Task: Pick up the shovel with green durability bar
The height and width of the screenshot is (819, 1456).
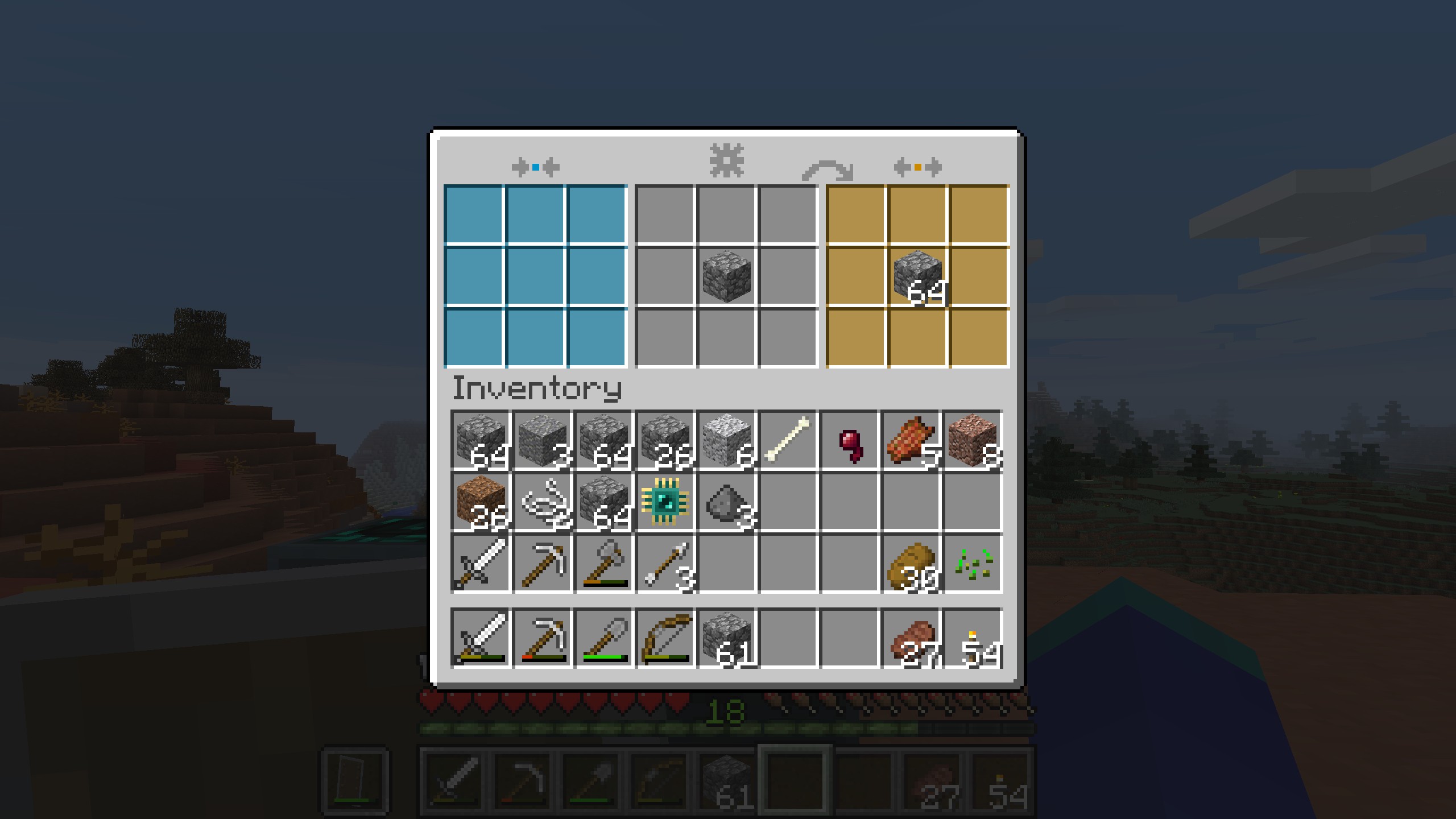Action: 603,638
